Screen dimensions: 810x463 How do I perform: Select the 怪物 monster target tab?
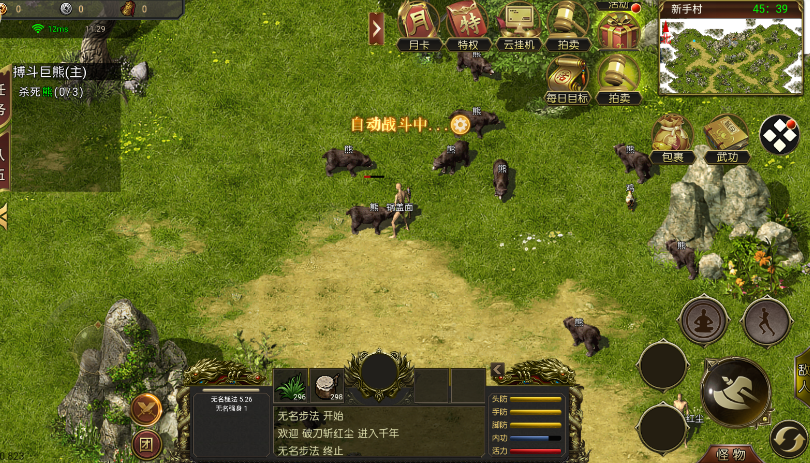point(732,455)
